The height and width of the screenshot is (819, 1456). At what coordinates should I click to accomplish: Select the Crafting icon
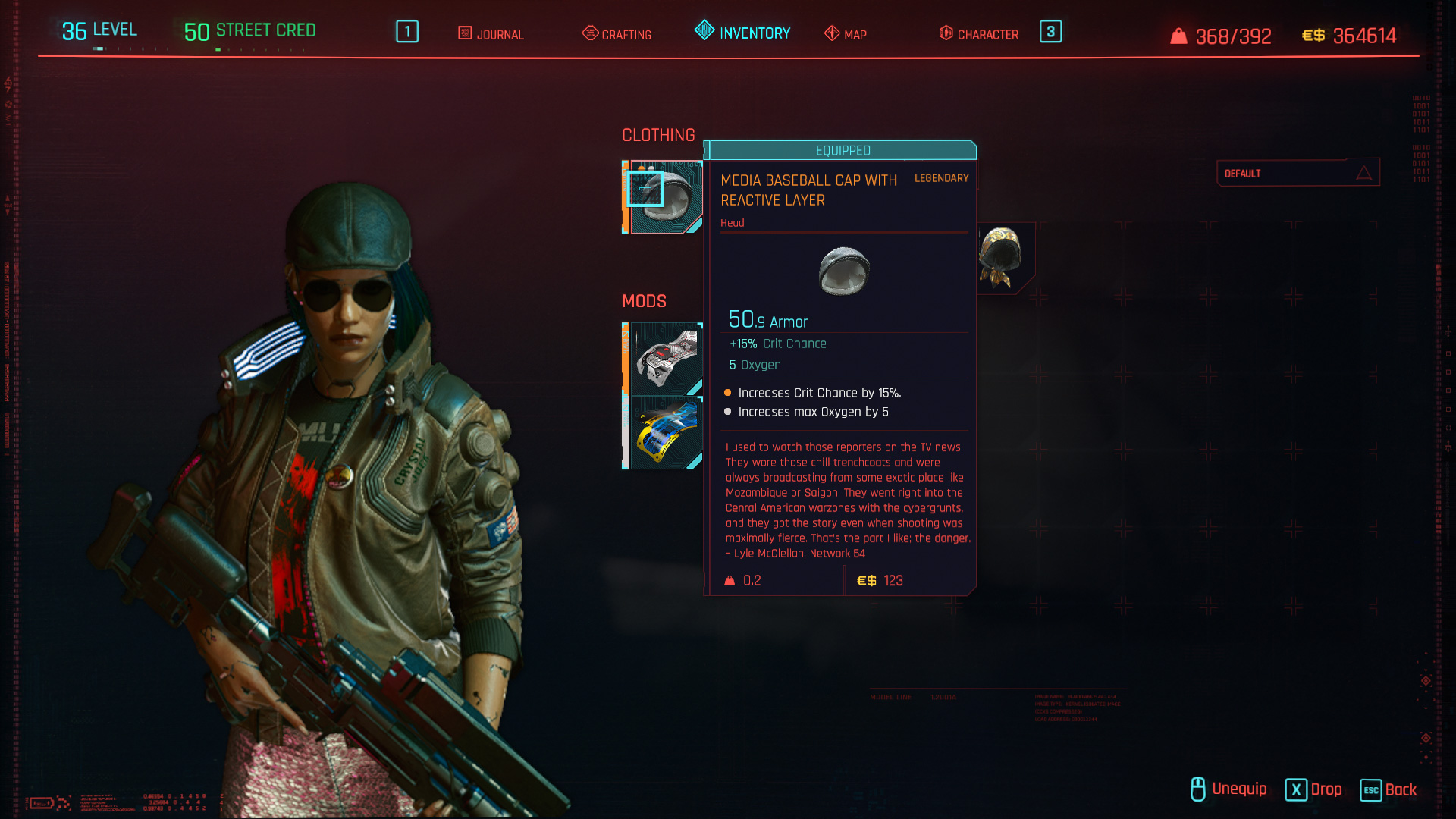click(589, 34)
